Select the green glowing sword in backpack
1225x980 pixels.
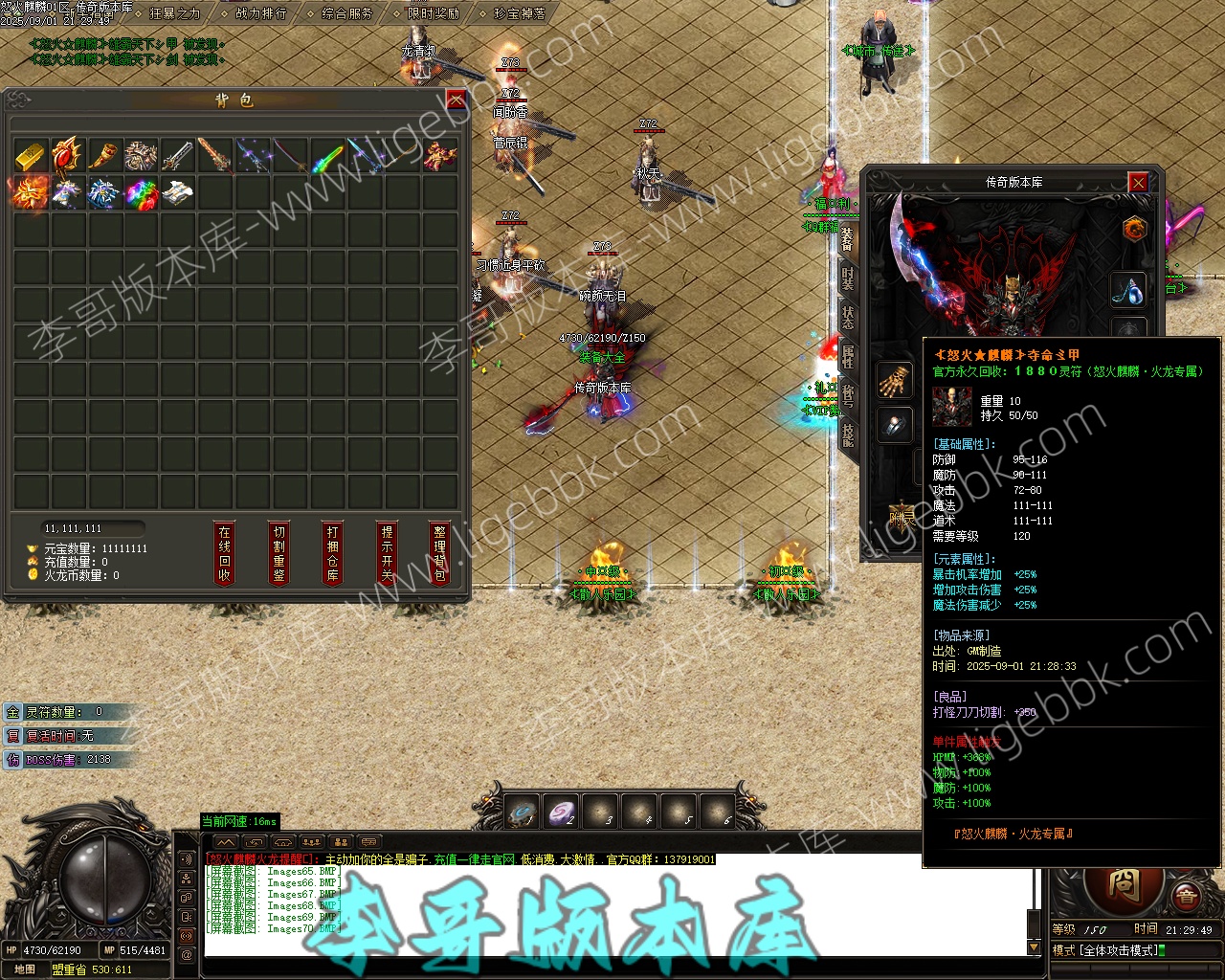tap(327, 155)
